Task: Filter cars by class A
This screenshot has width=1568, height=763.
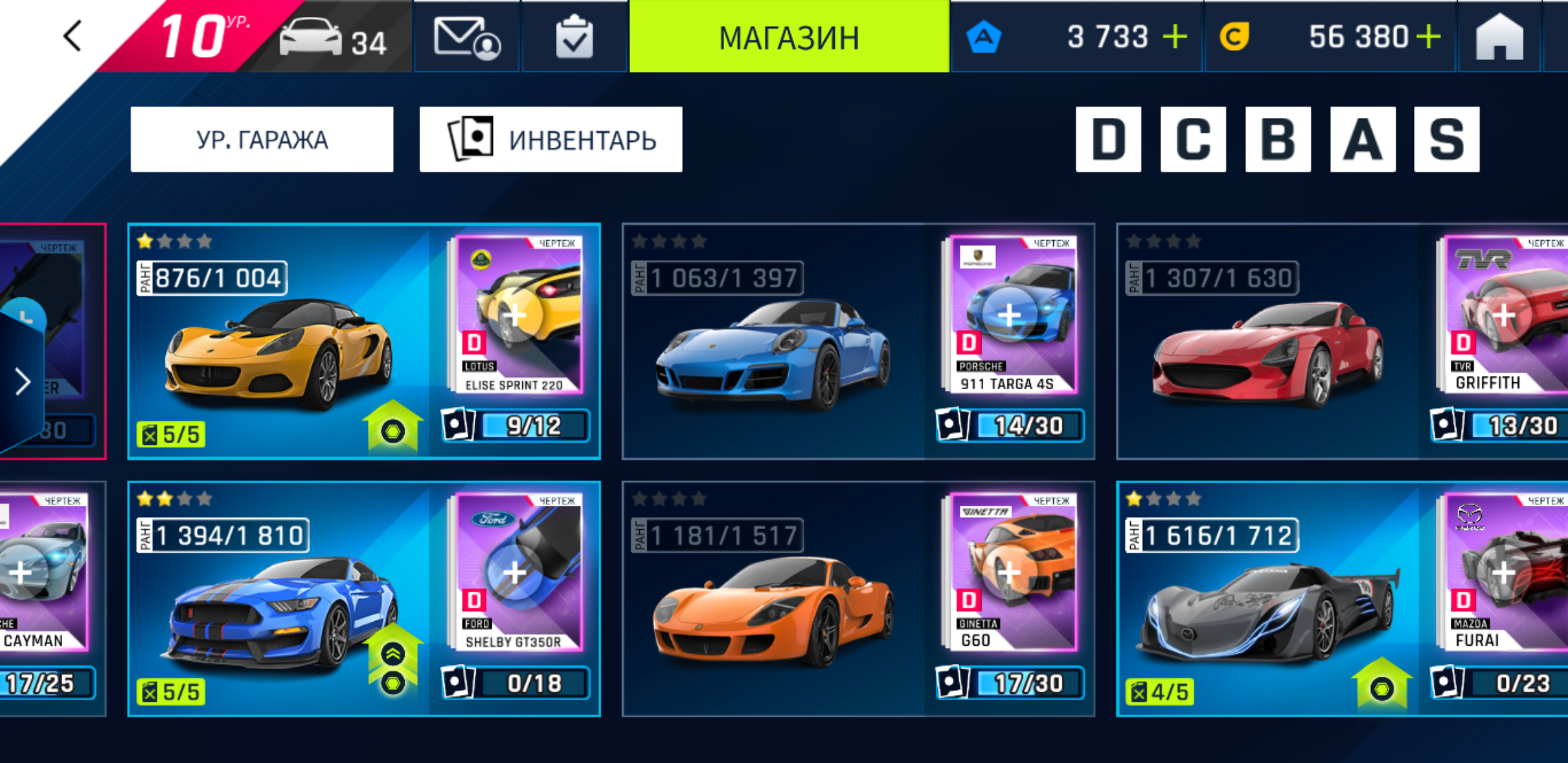Action: pos(1362,139)
